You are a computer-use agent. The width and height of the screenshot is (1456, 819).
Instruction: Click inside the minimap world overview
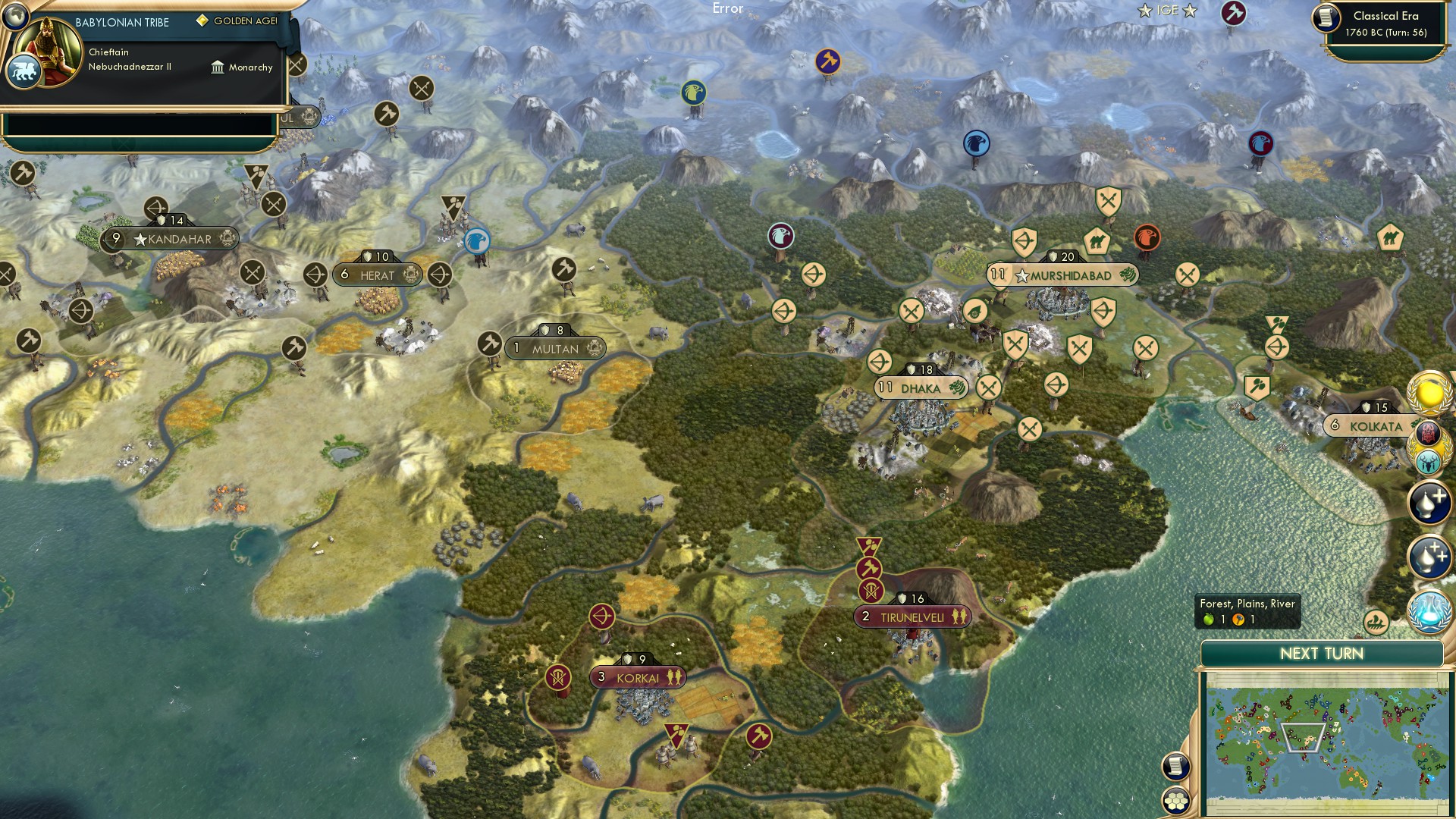coord(1327,743)
